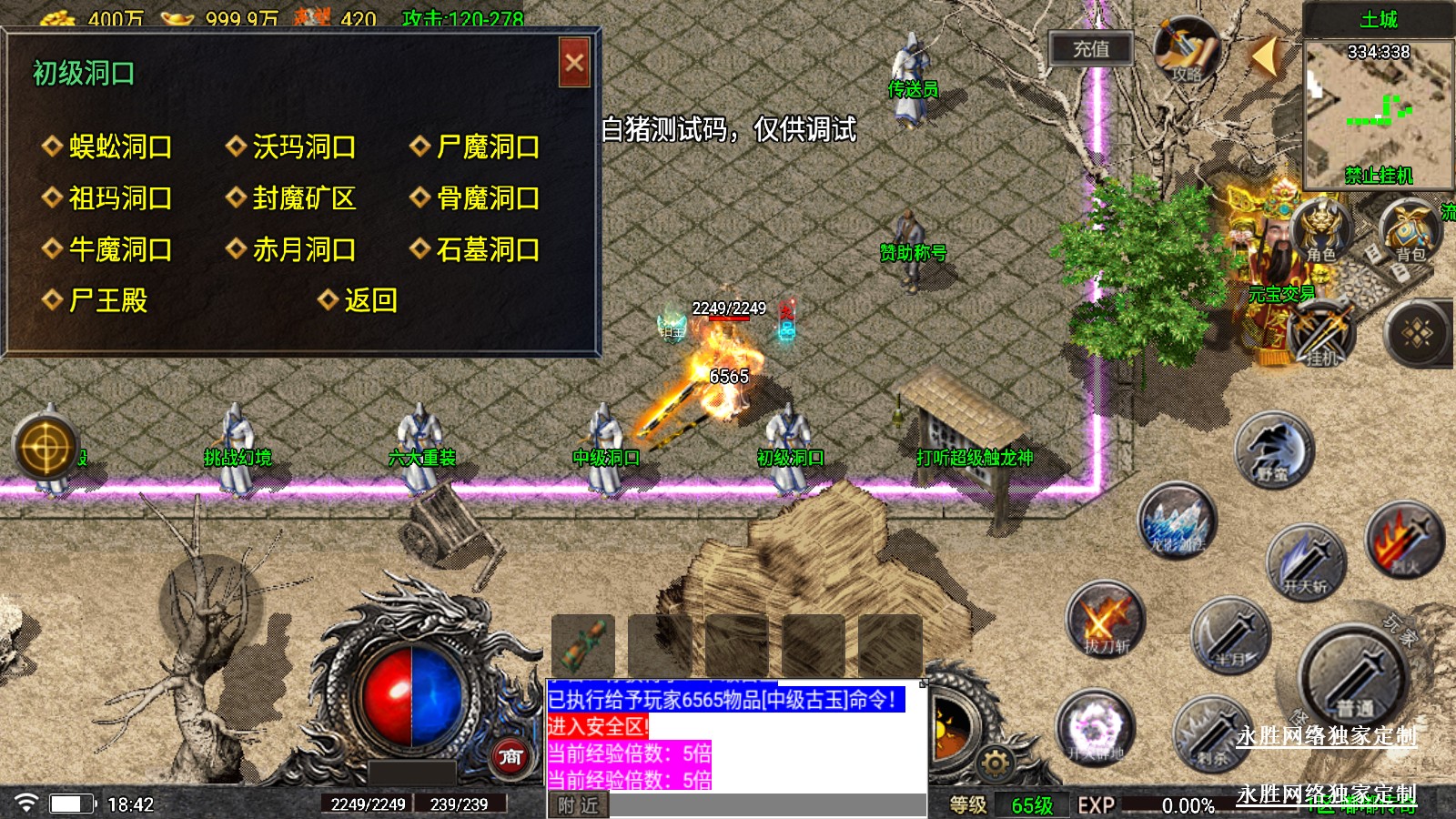Open the 充值 recharge button

pos(1090,49)
